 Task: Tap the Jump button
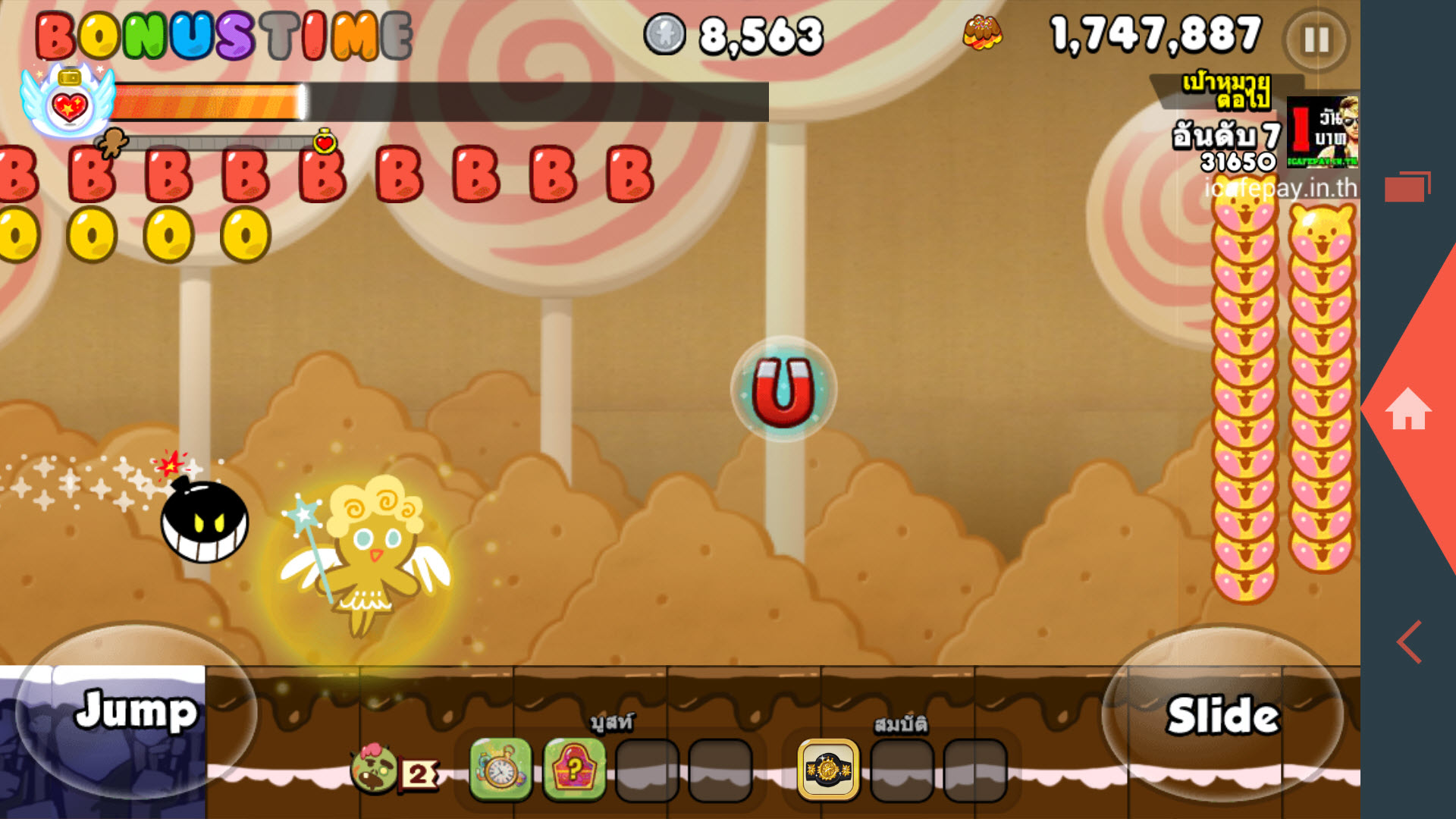tap(136, 711)
